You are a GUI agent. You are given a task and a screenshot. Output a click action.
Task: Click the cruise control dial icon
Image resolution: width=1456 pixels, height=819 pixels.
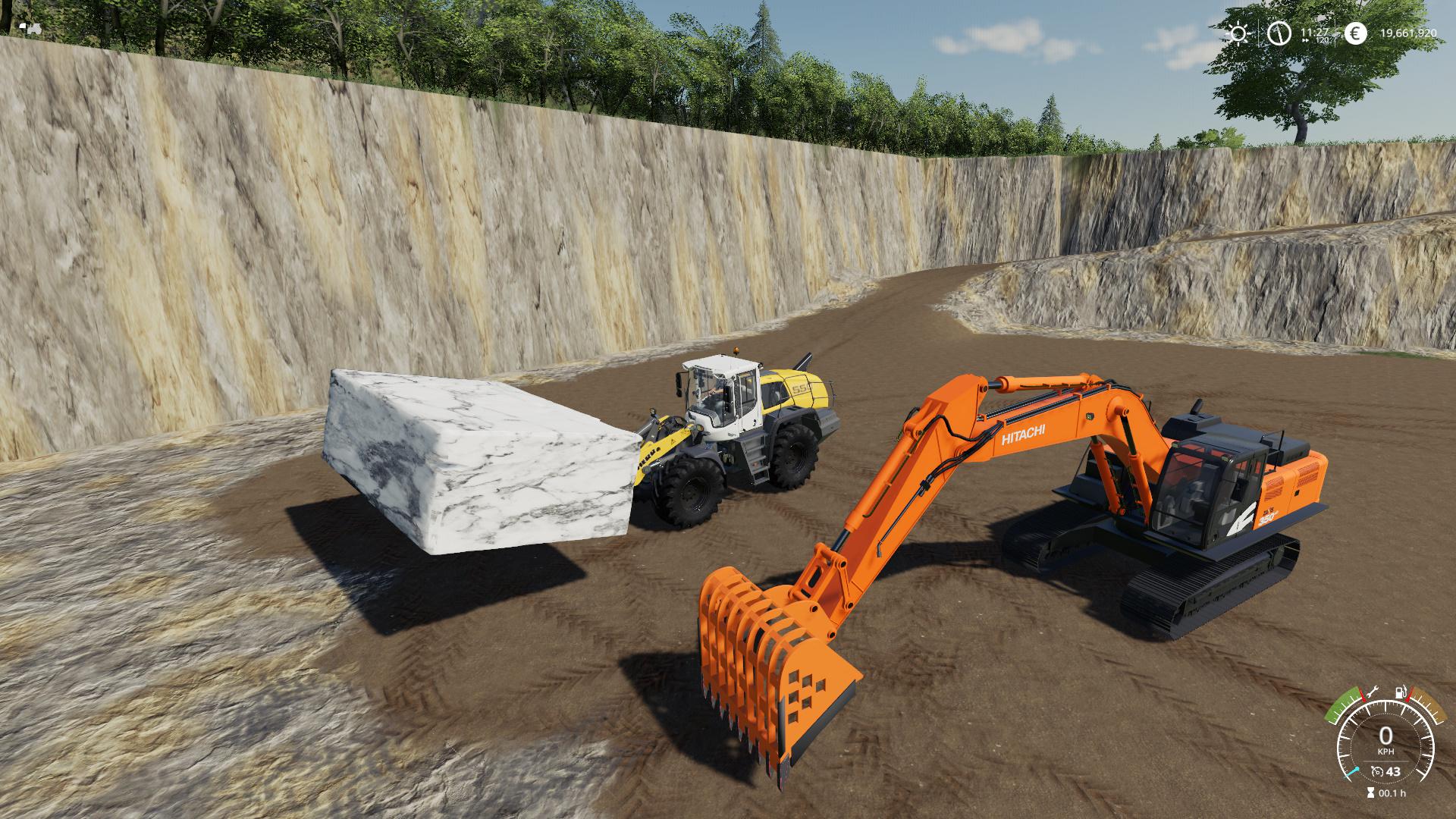coord(1377,772)
